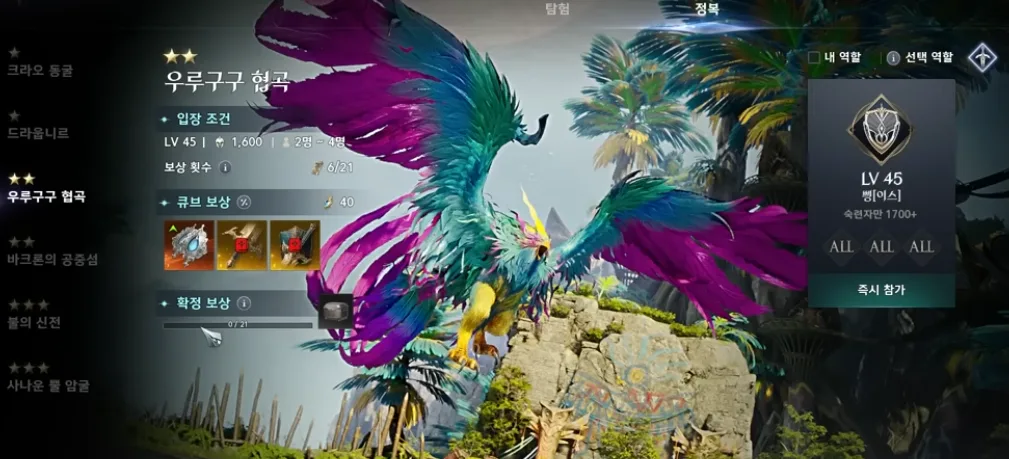
Task: Open the info icon next to 보상 횟수
Action: 225,167
